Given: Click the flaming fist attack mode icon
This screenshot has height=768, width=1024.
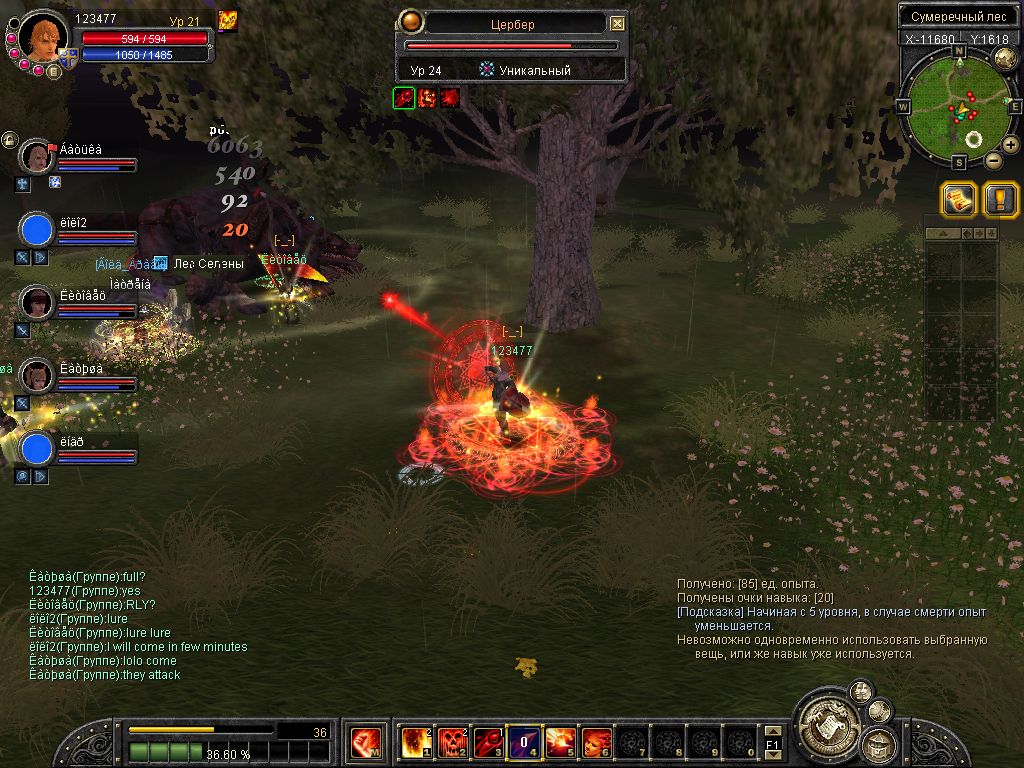Looking at the screenshot, I should click(x=364, y=743).
